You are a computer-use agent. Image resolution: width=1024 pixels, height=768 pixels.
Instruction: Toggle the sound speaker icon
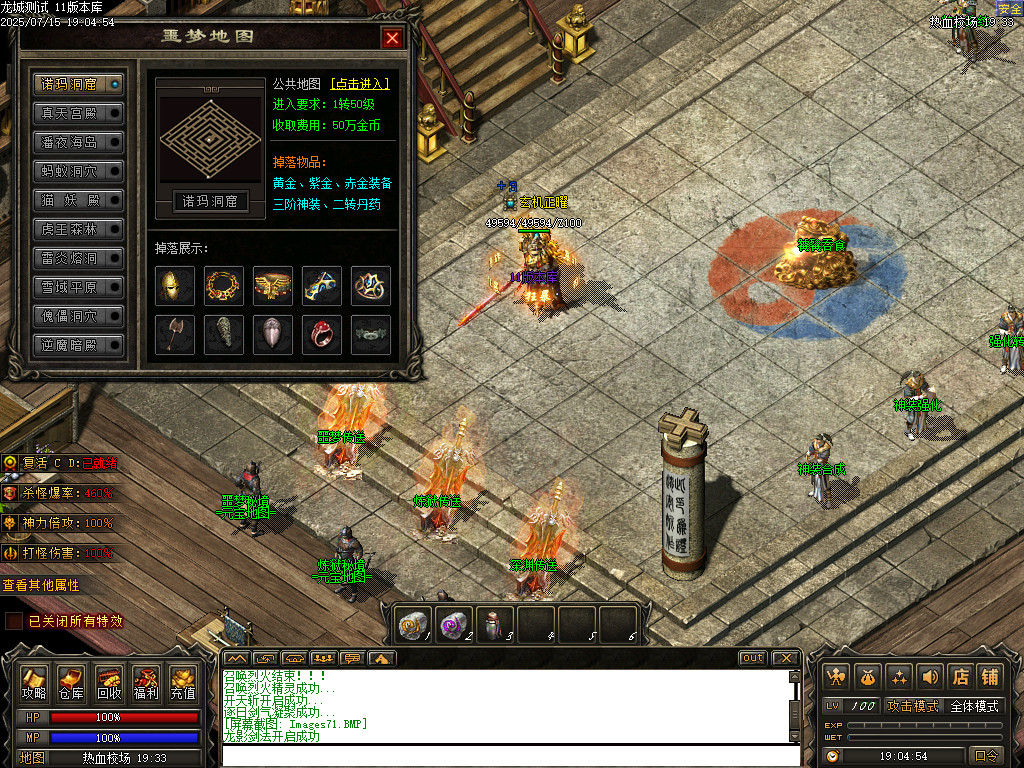pos(930,676)
